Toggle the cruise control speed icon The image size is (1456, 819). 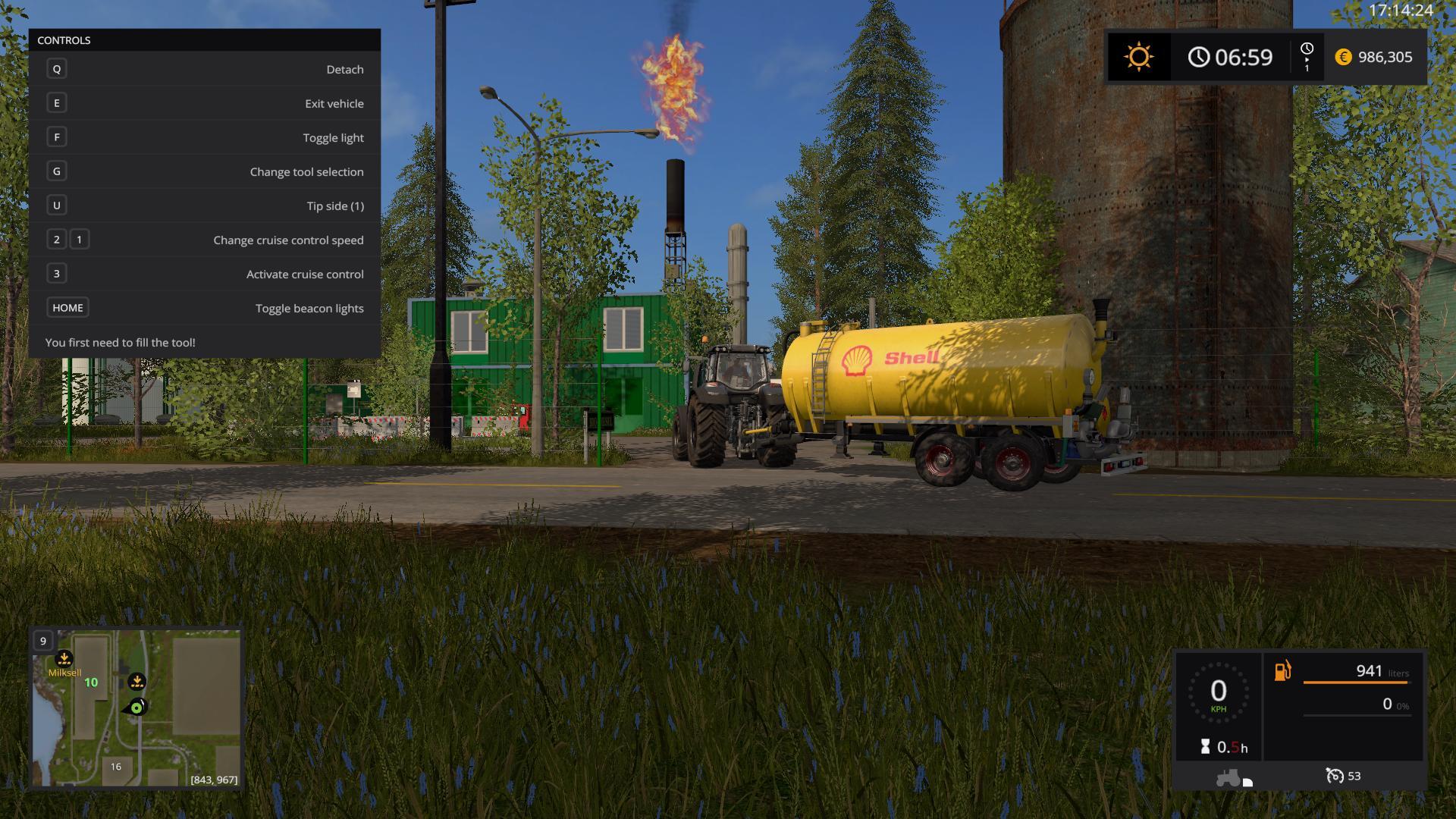(x=1334, y=776)
